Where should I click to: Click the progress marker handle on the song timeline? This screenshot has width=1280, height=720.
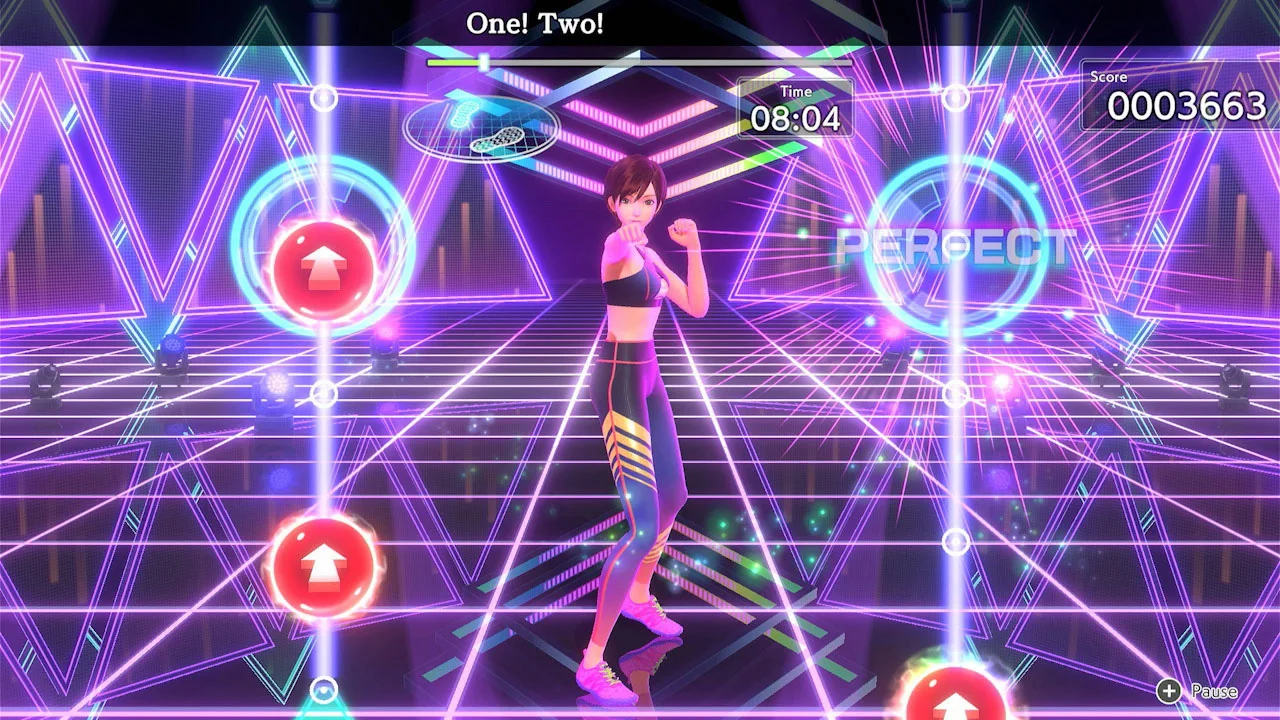[483, 62]
